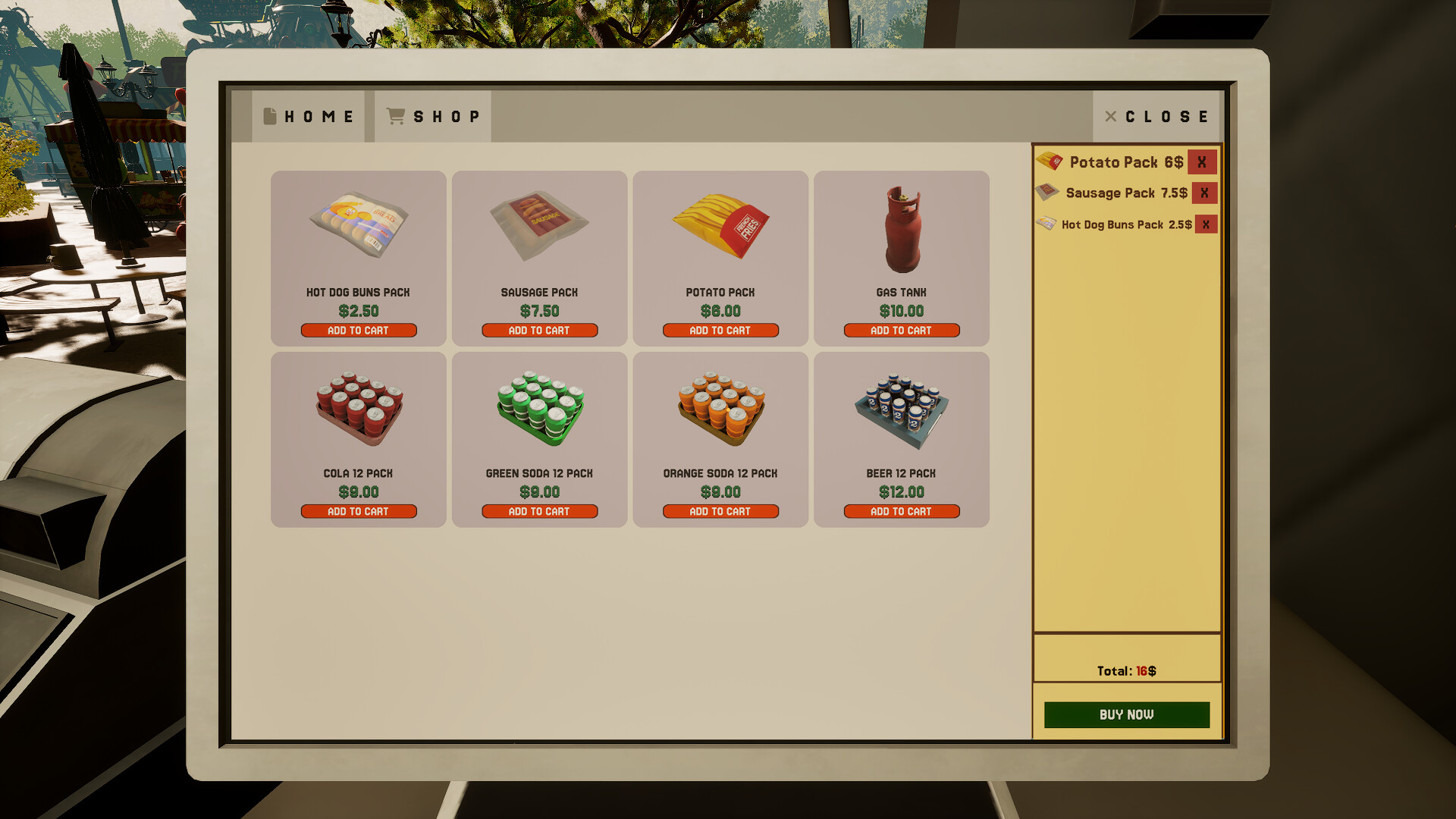This screenshot has width=1456, height=819.
Task: Click the buns icon beside Hot Dog Buns cart entry
Action: [1046, 224]
